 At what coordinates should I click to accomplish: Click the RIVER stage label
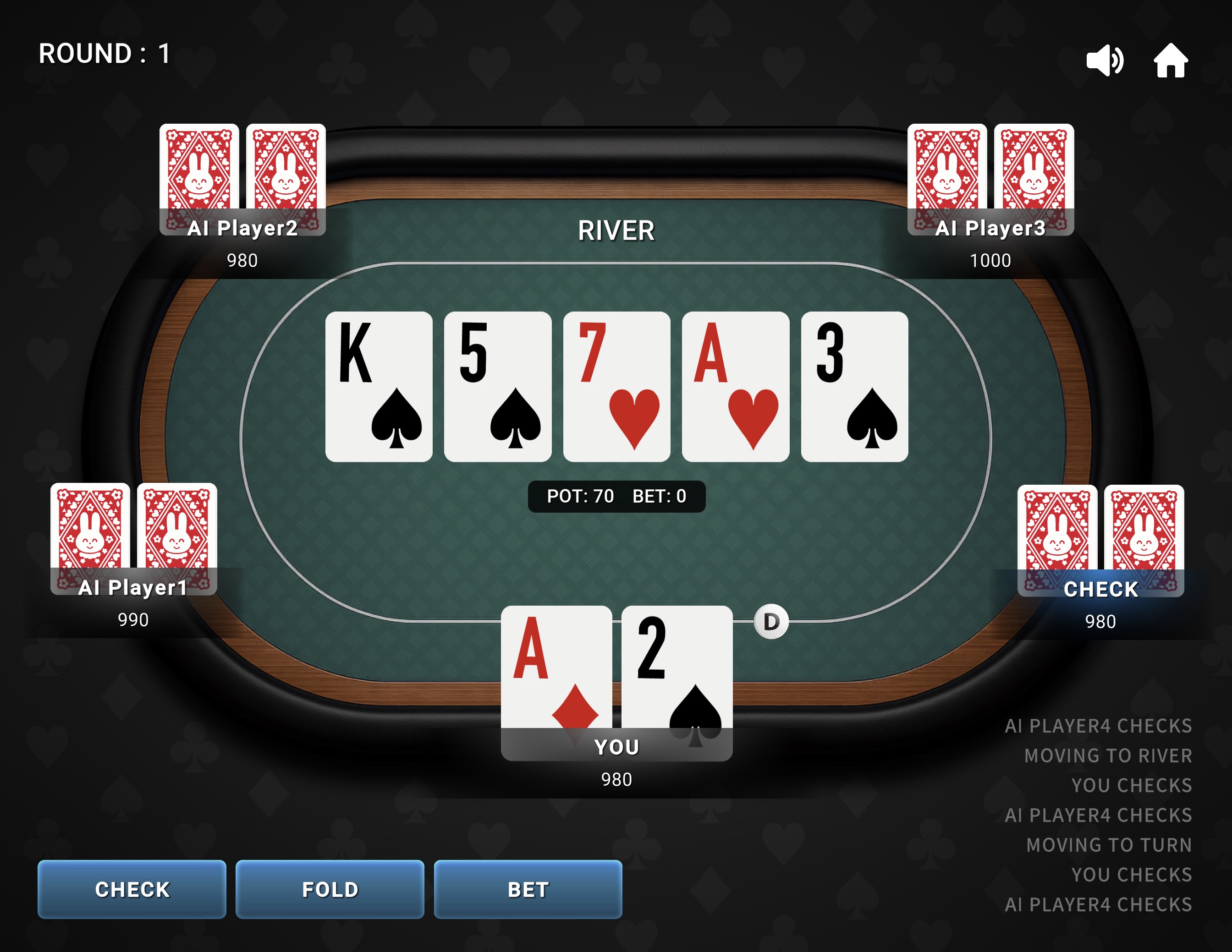click(616, 230)
